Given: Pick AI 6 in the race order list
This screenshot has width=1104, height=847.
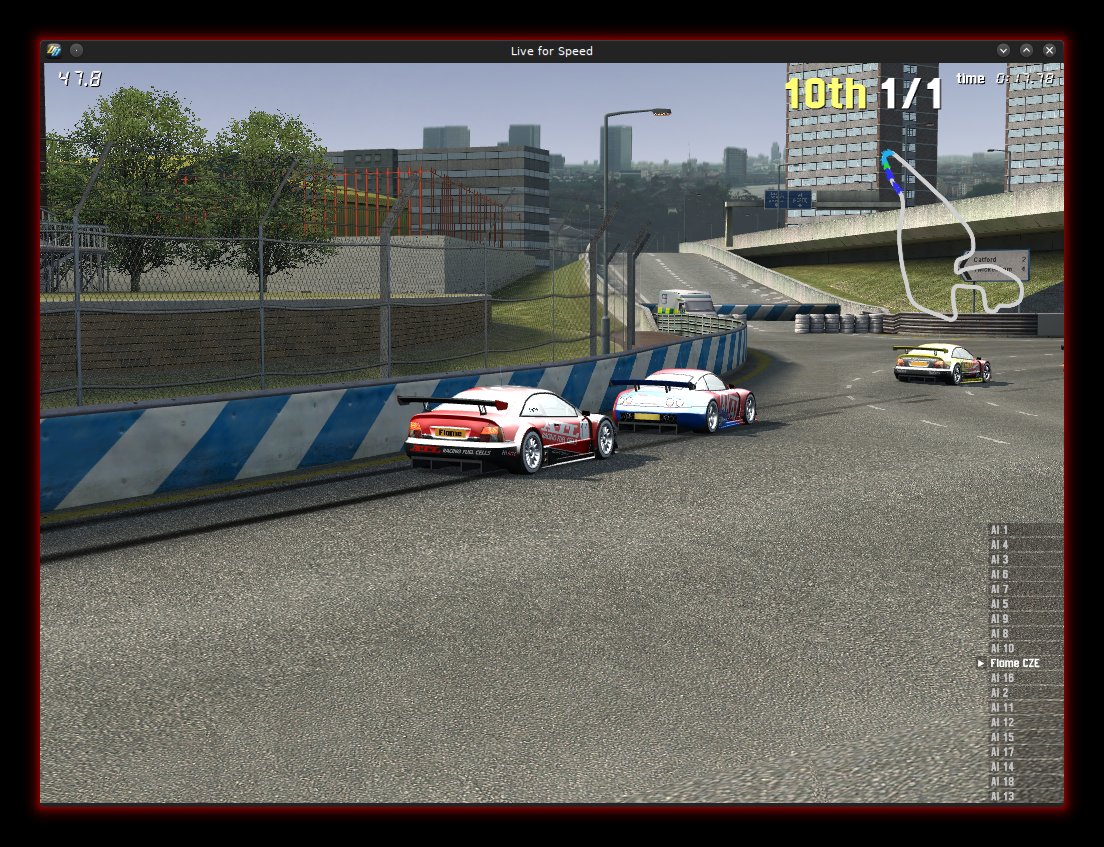Looking at the screenshot, I should (1000, 575).
